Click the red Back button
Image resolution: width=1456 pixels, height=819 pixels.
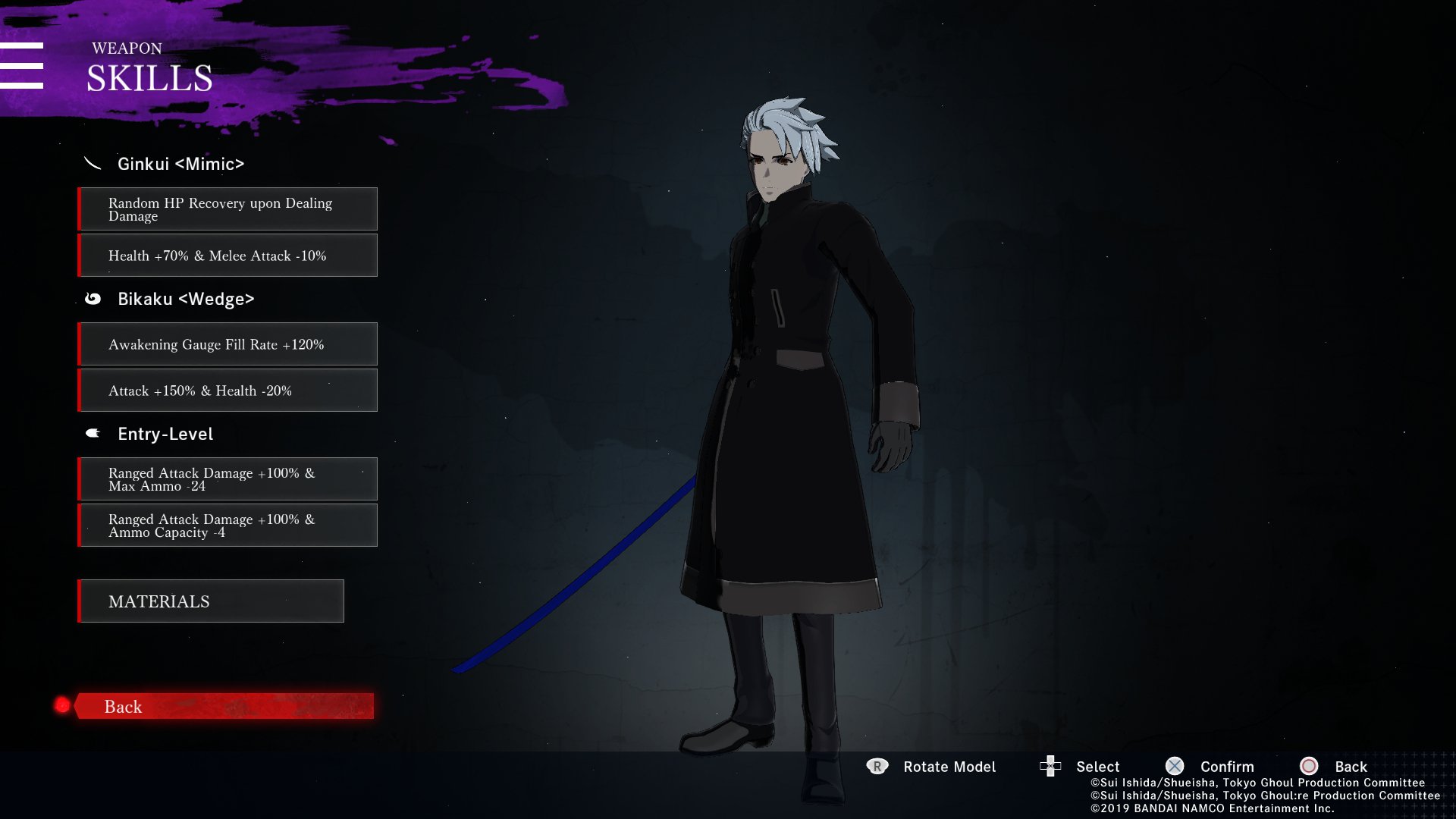[x=224, y=706]
